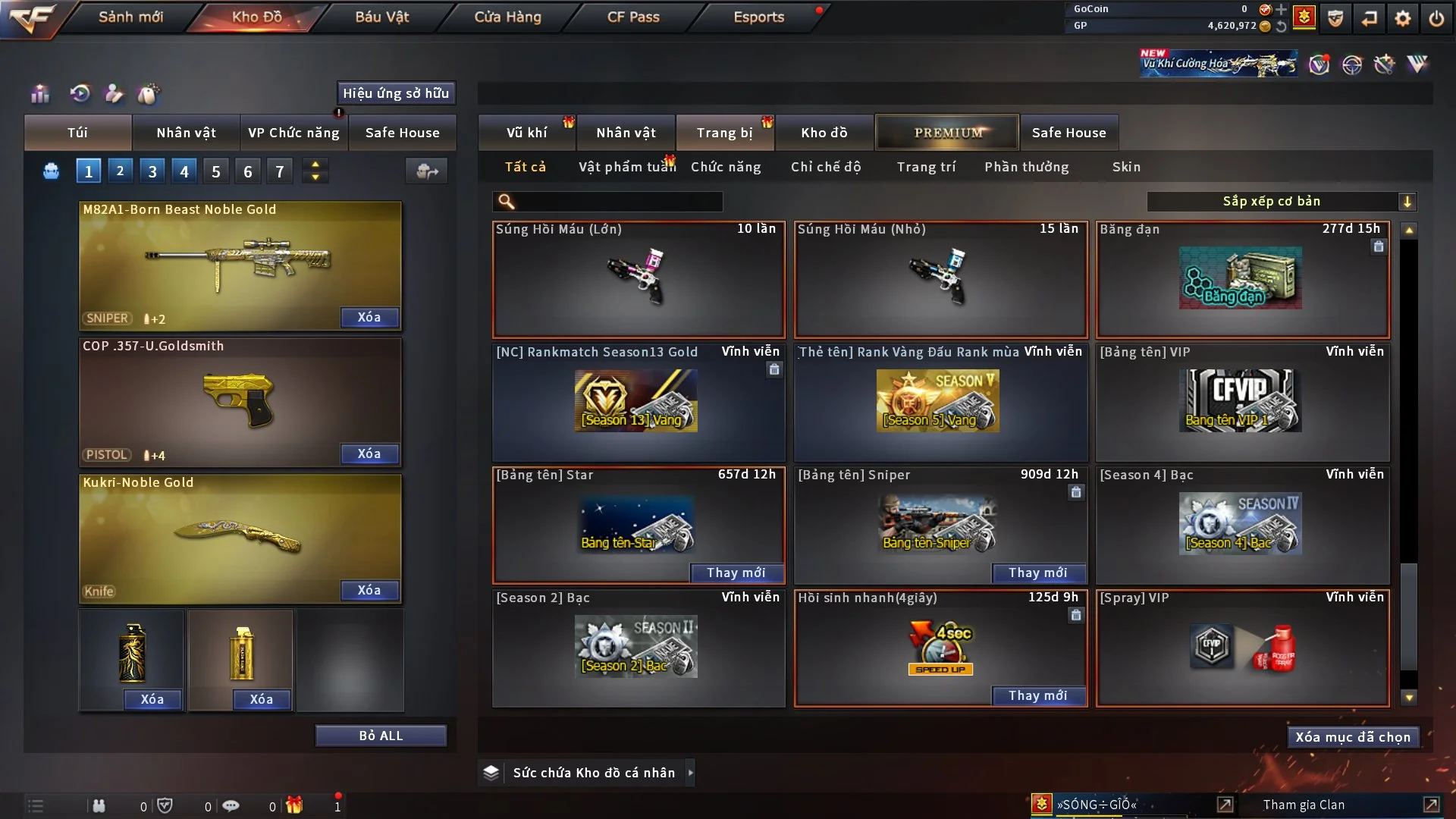The width and height of the screenshot is (1456, 819).
Task: Switch to the PREMIUM tab
Action: click(947, 133)
